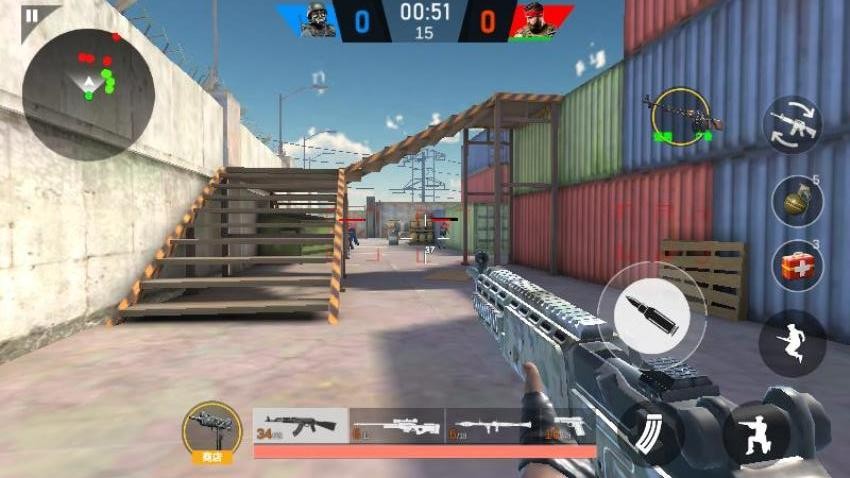
Task: Pause the match with the pause button
Action: click(x=32, y=16)
